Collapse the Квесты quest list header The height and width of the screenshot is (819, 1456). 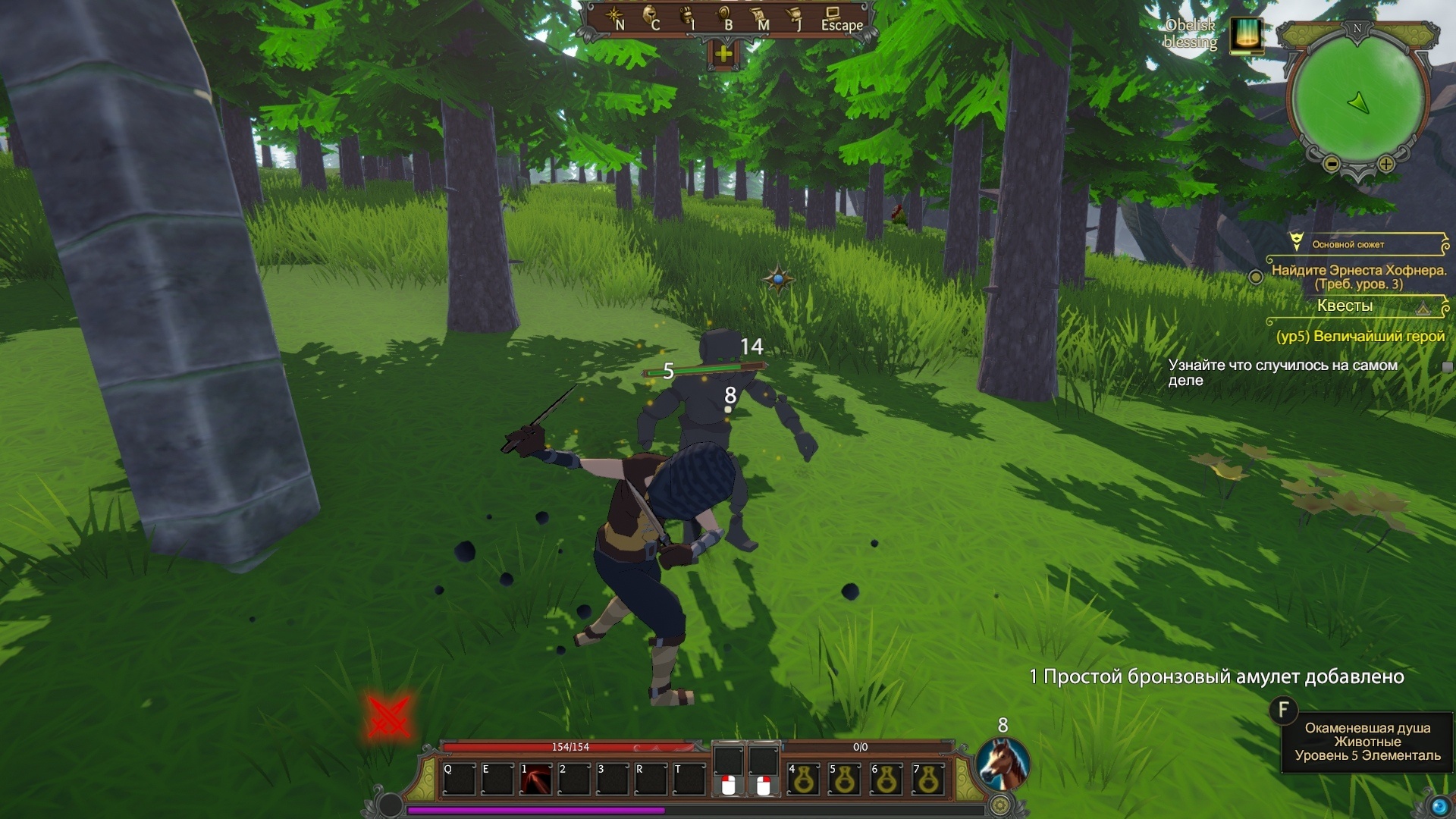1423,306
